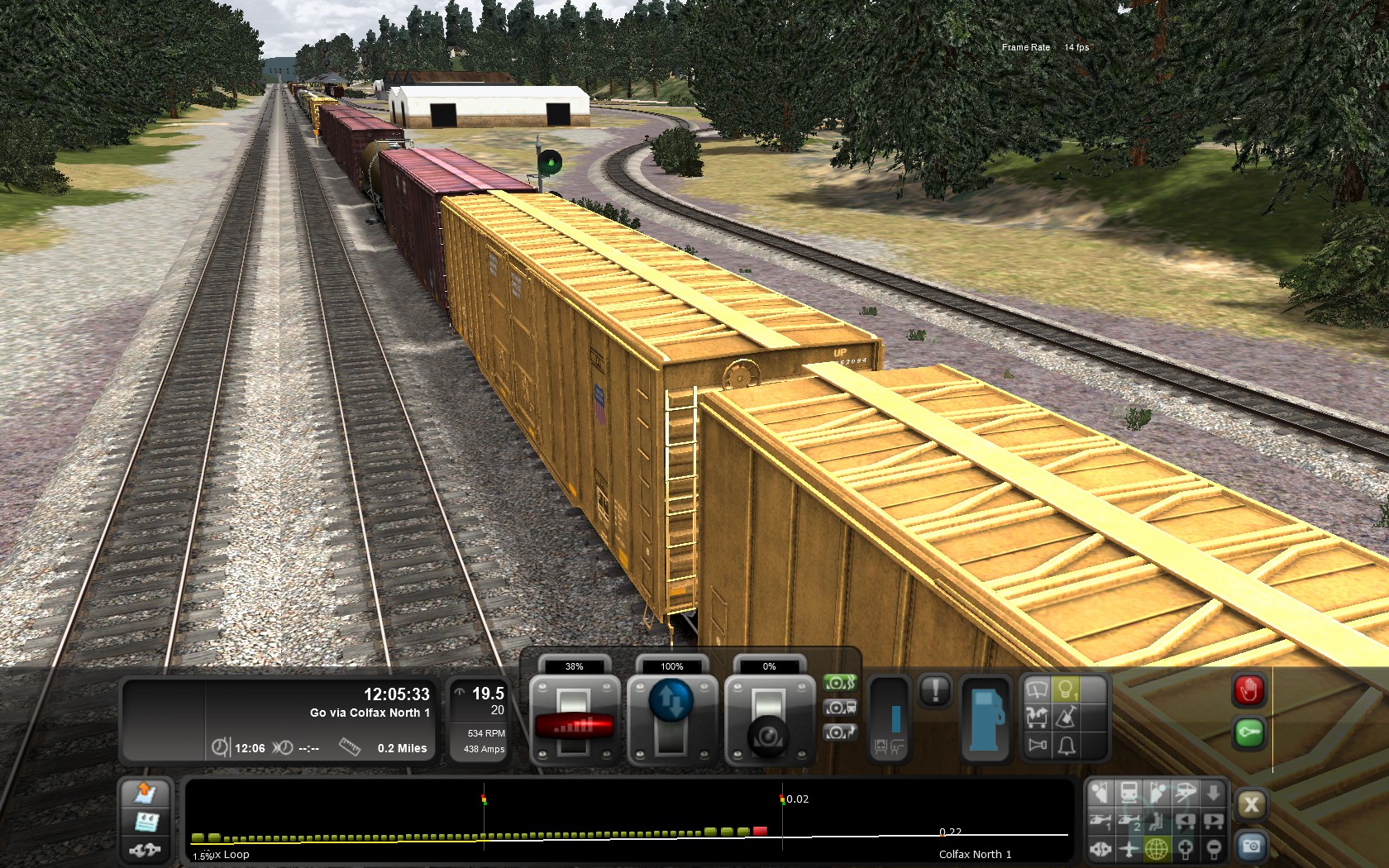The height and width of the screenshot is (868, 1389).
Task: Open the task list clipboard with orange arrow
Action: coord(146,794)
